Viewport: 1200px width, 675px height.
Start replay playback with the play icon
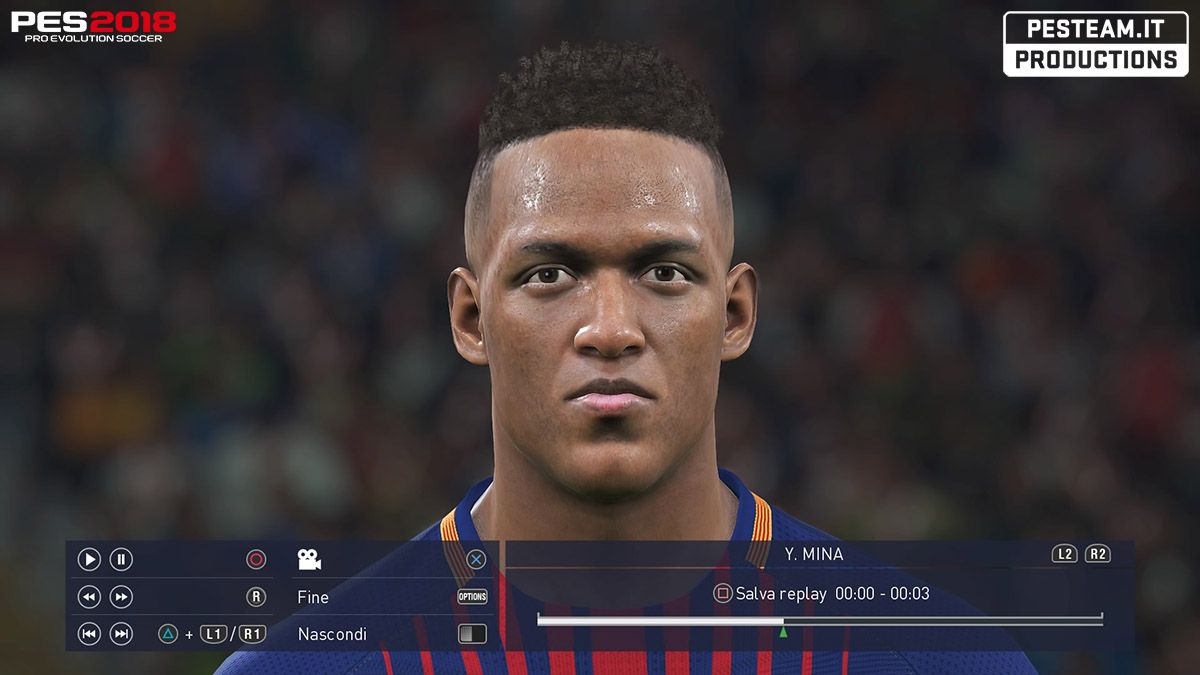pos(89,560)
